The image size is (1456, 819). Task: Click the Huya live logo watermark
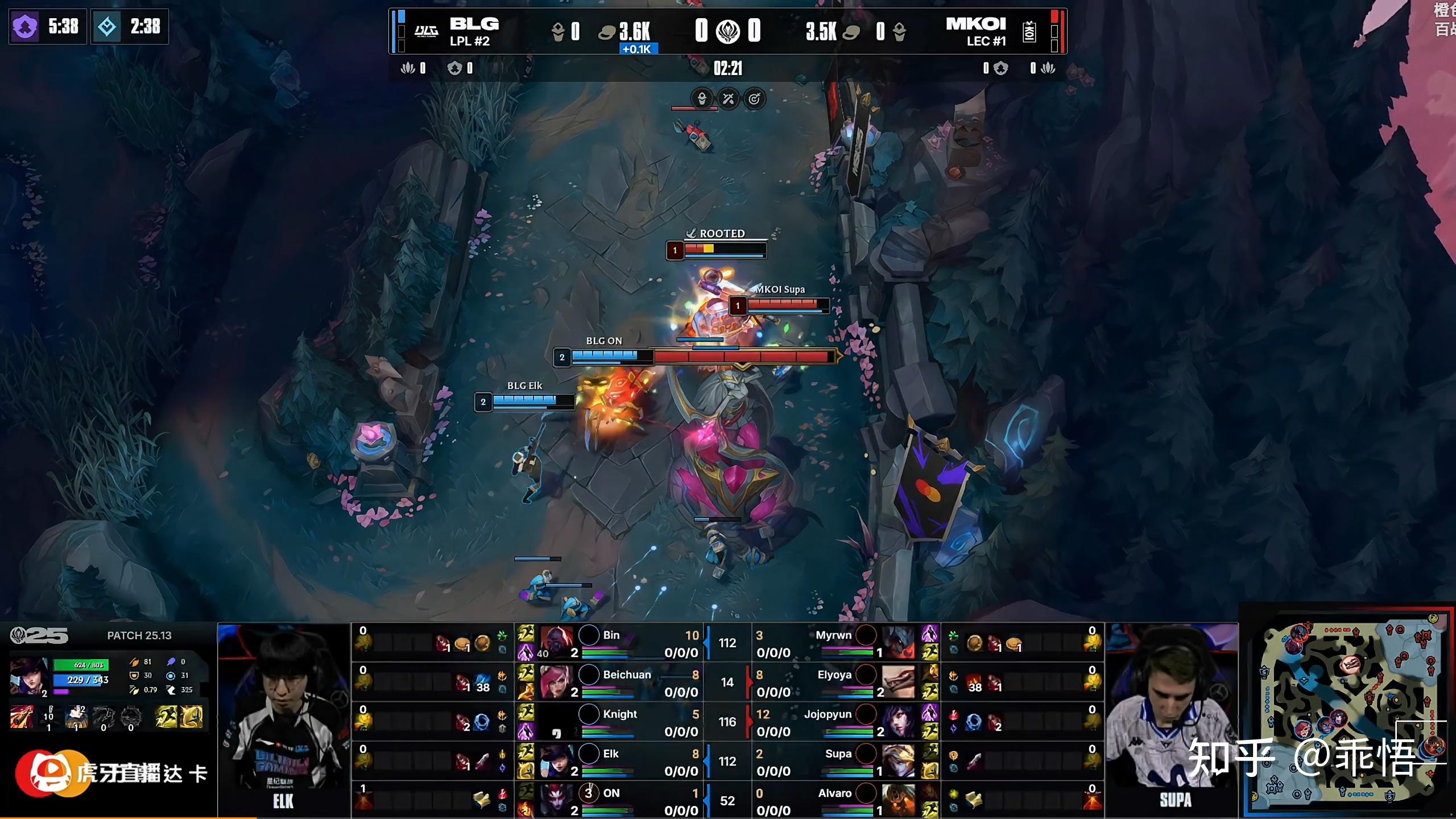(50, 772)
